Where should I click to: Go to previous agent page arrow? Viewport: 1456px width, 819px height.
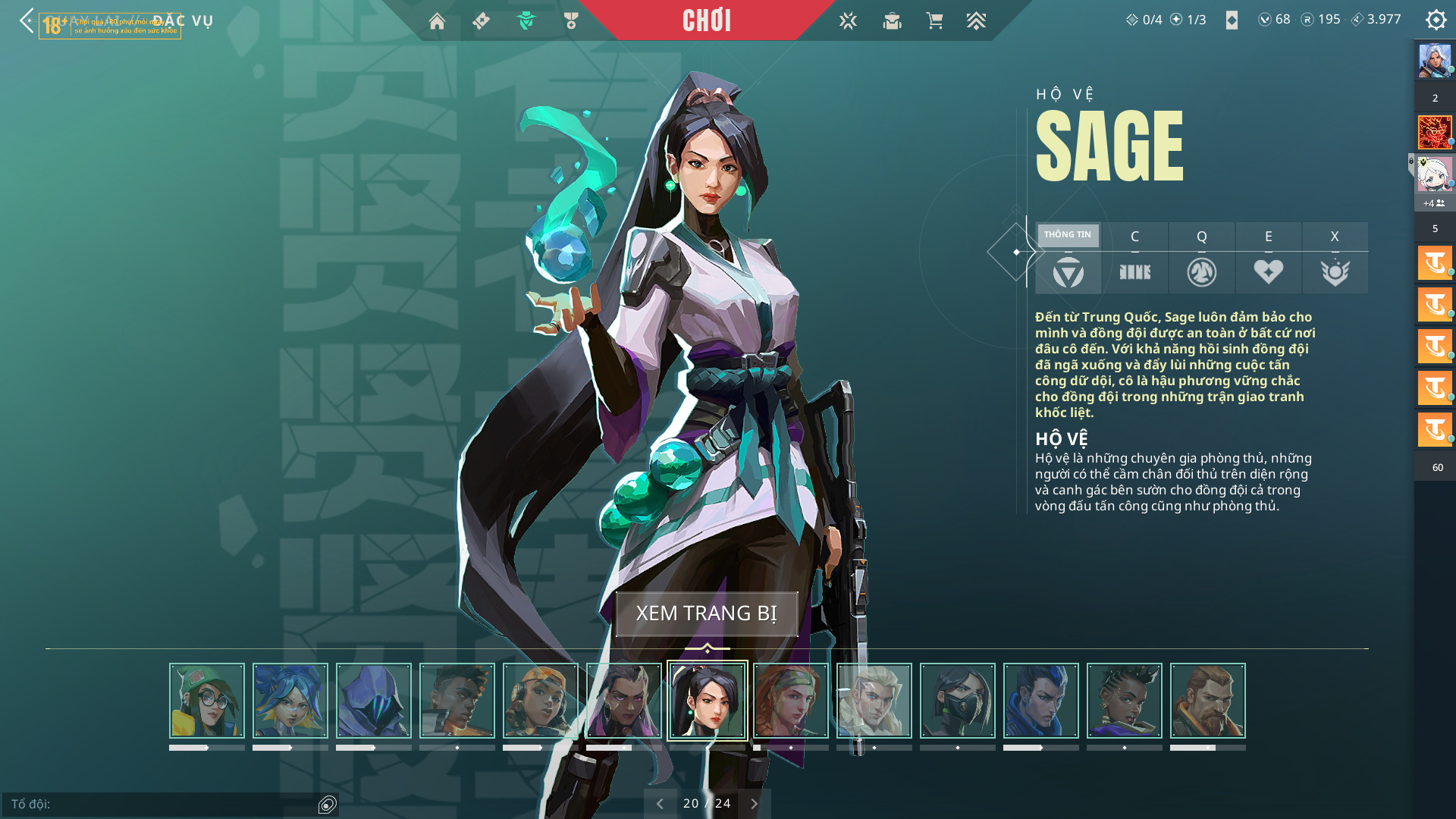[660, 804]
